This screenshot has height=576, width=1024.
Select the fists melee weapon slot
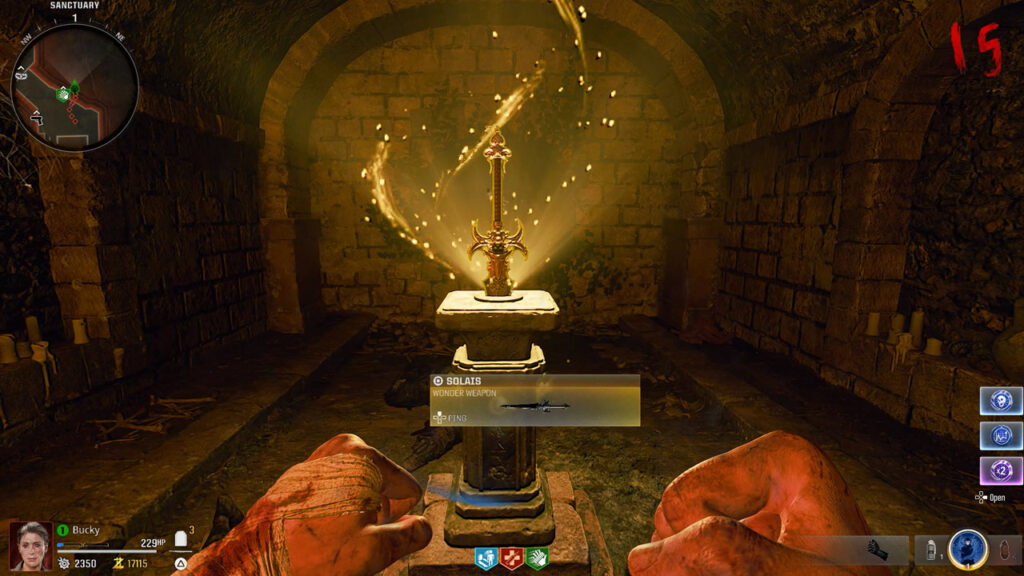point(884,550)
